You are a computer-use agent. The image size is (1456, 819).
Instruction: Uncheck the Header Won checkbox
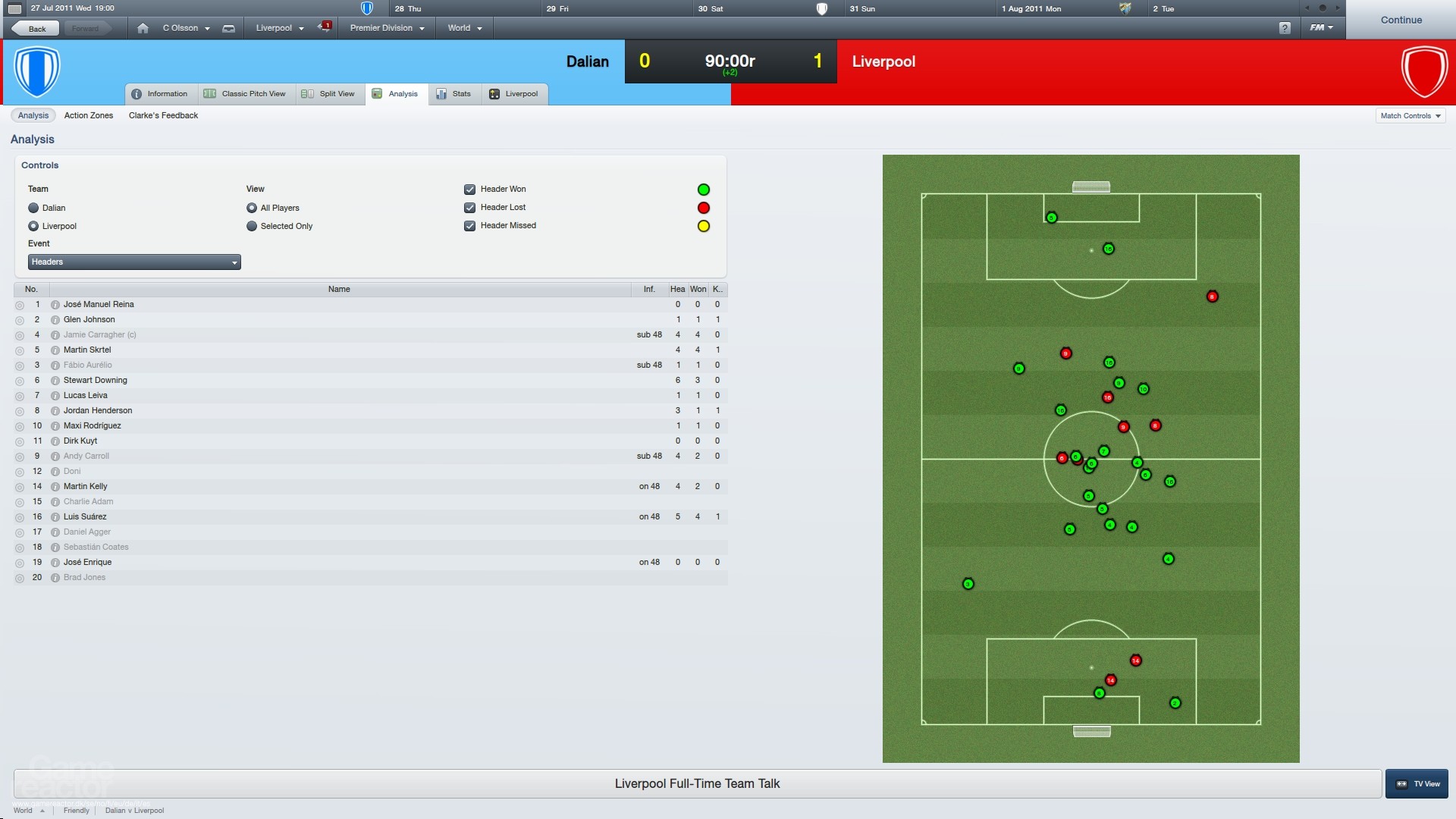pos(470,189)
